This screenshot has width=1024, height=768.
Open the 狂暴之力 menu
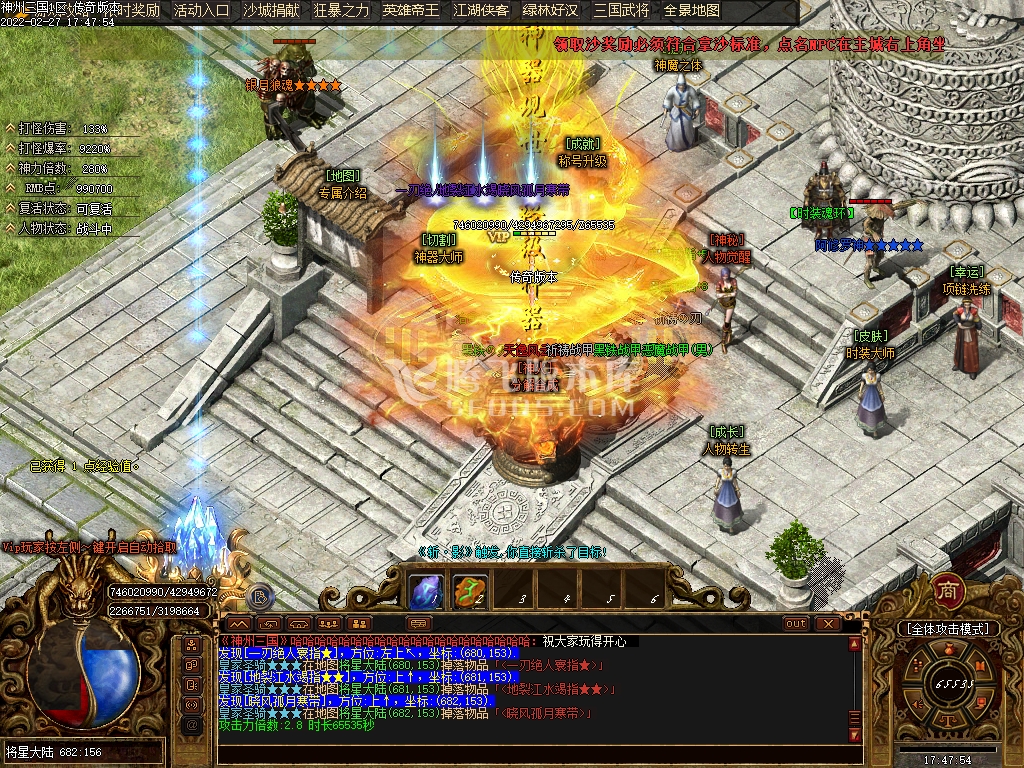tap(341, 11)
